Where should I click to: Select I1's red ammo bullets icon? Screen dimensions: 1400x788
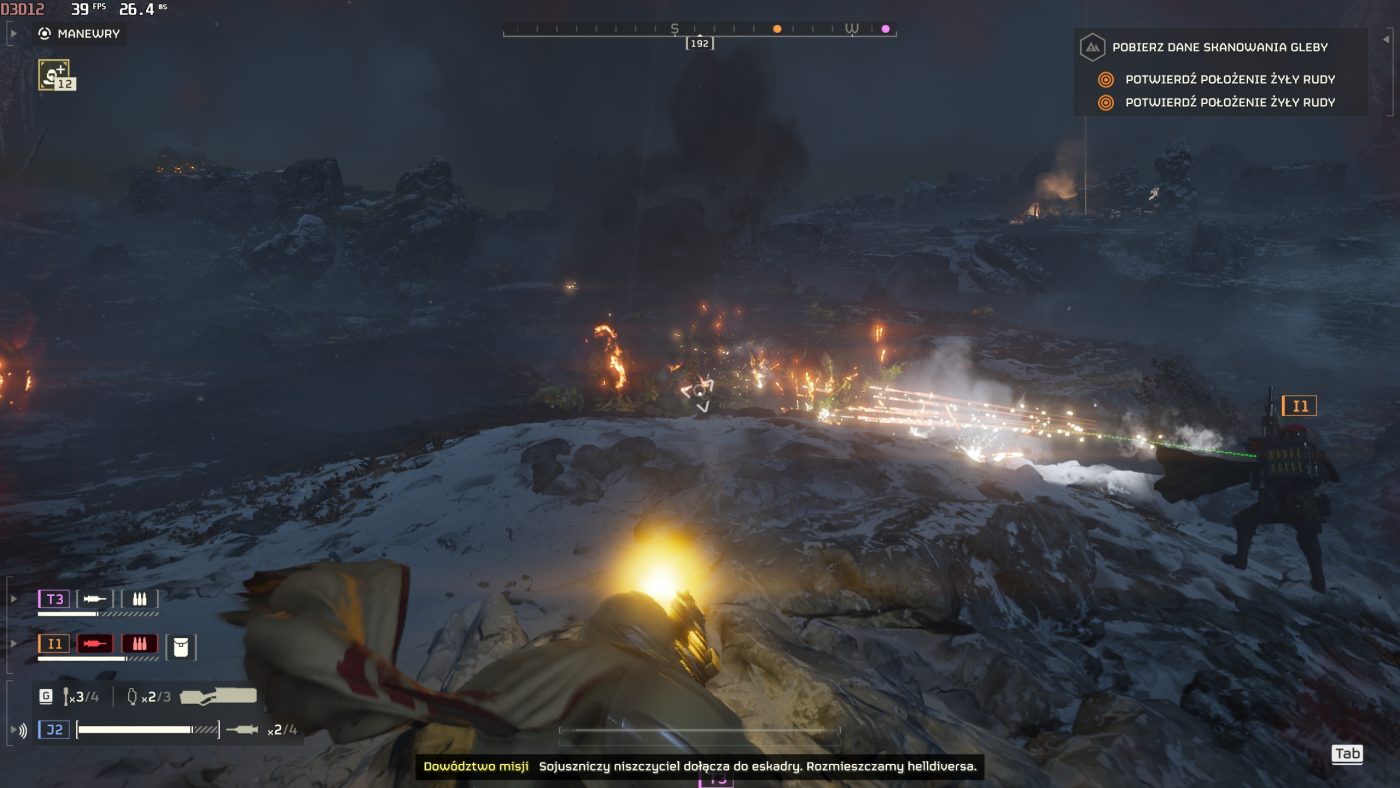(139, 644)
